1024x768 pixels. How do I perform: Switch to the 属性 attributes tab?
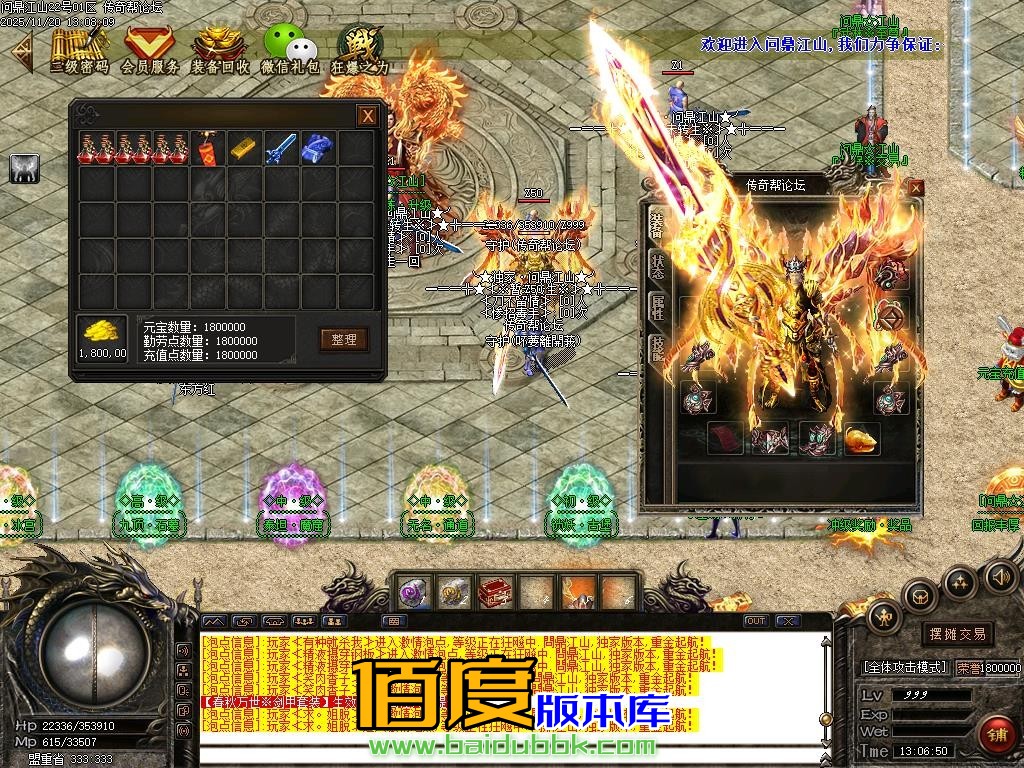[657, 309]
